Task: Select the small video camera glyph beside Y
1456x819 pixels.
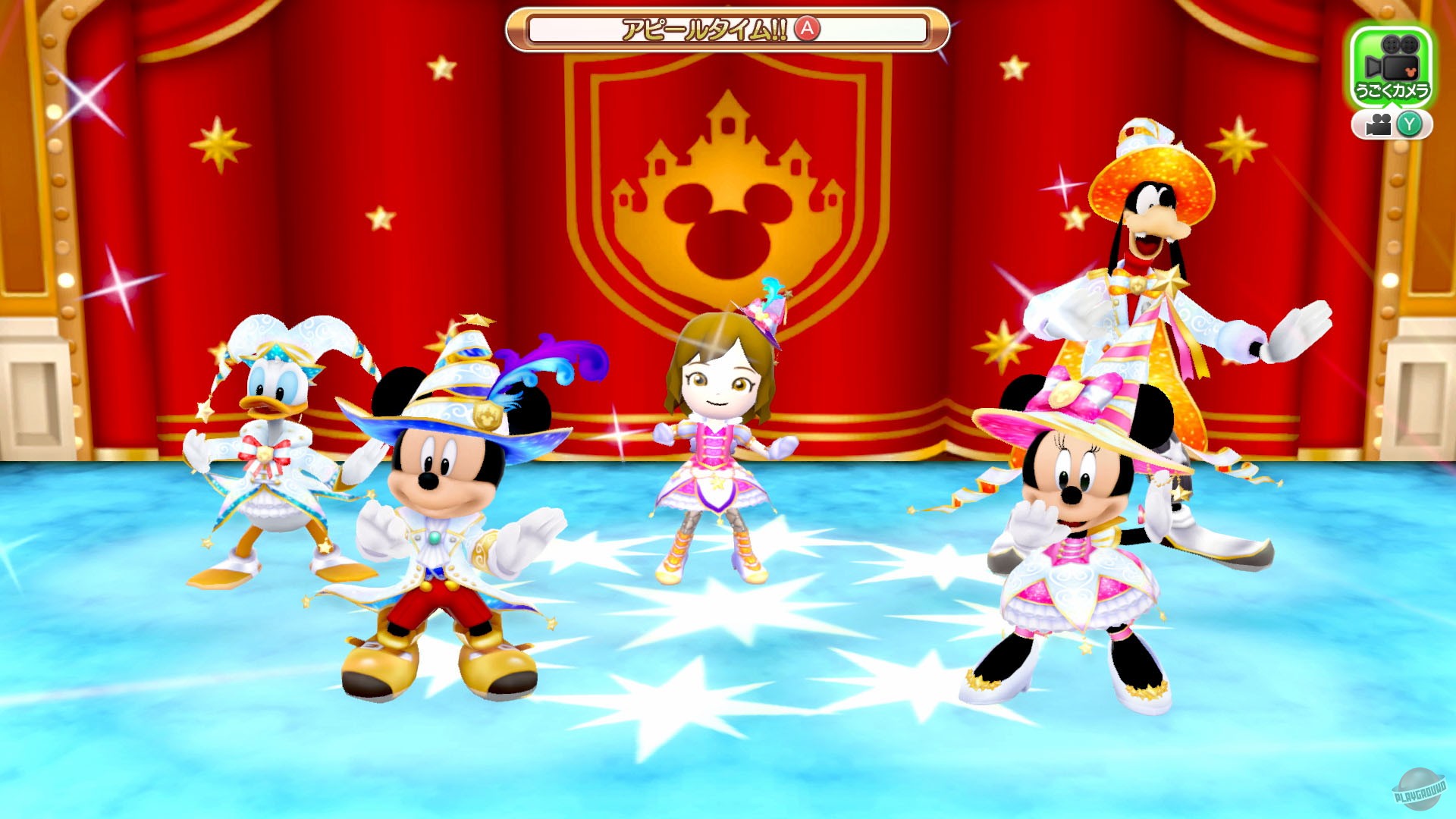Action: click(1379, 124)
